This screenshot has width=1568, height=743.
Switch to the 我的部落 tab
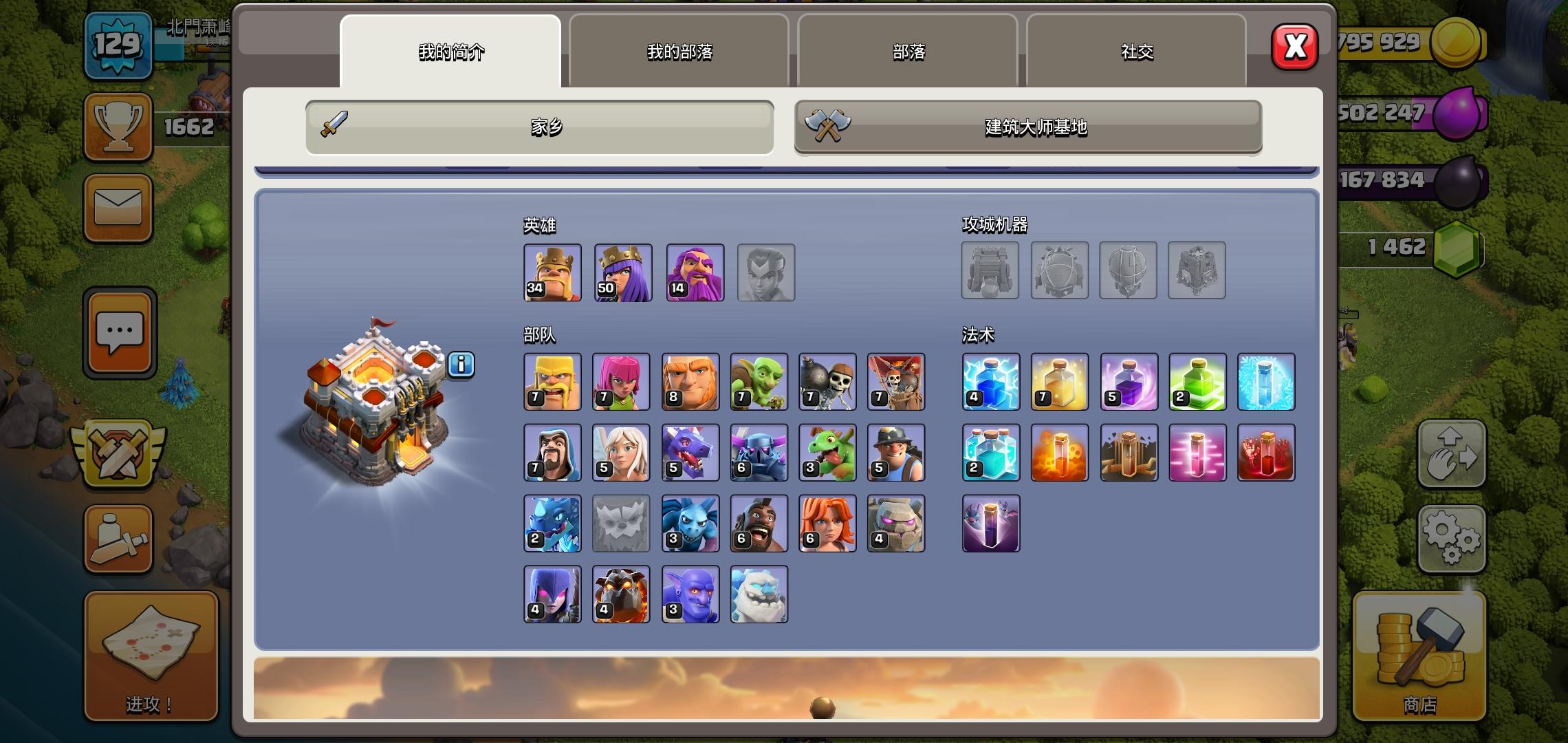tap(679, 52)
